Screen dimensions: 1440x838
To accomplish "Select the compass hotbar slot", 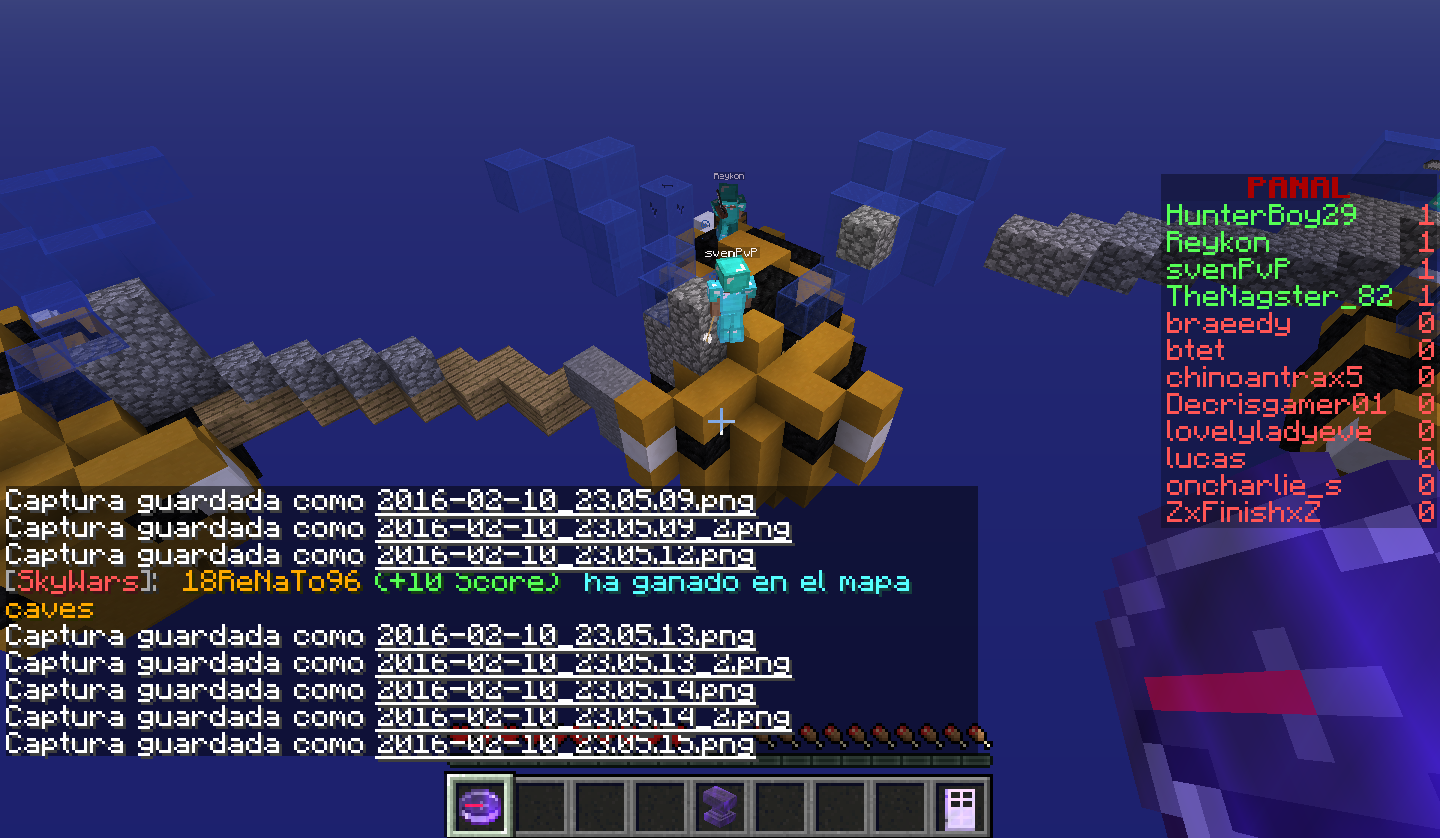I will click(480, 805).
